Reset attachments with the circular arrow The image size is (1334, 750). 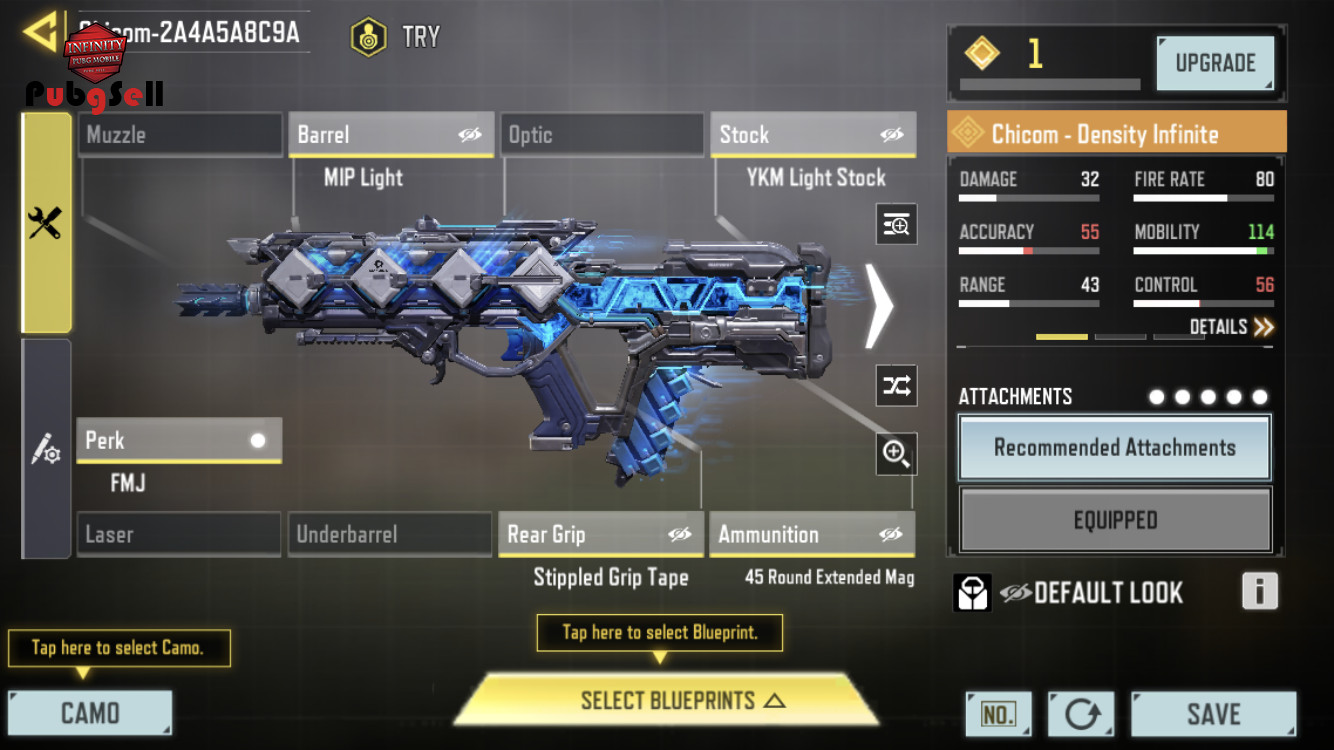(x=1081, y=714)
